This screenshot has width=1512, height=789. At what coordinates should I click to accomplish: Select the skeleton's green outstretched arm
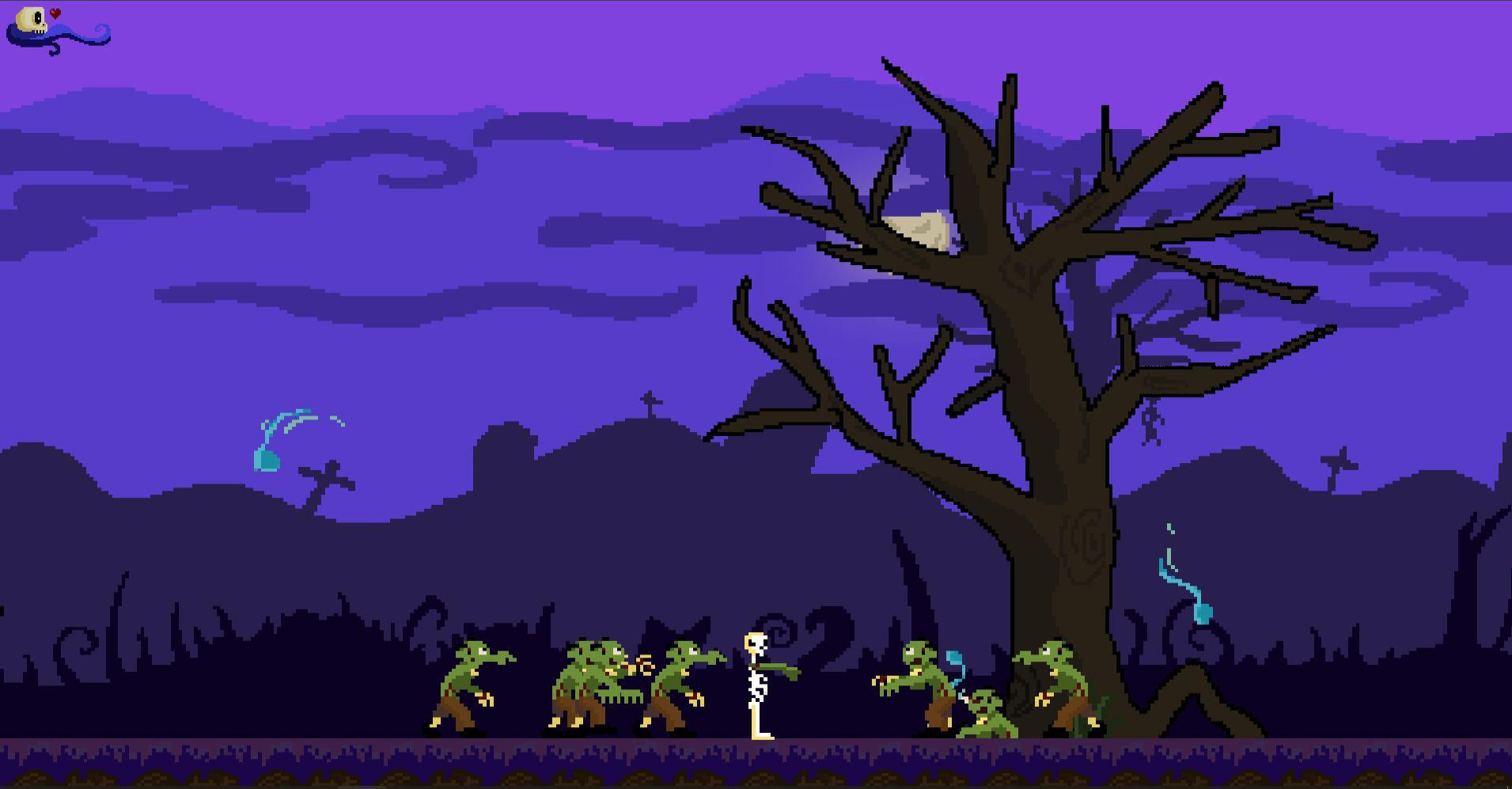(x=783, y=669)
